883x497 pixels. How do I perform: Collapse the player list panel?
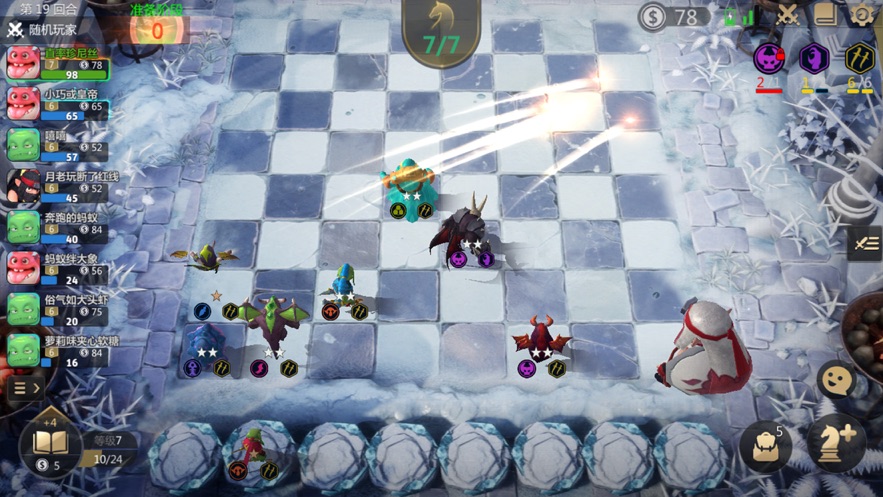tap(25, 387)
